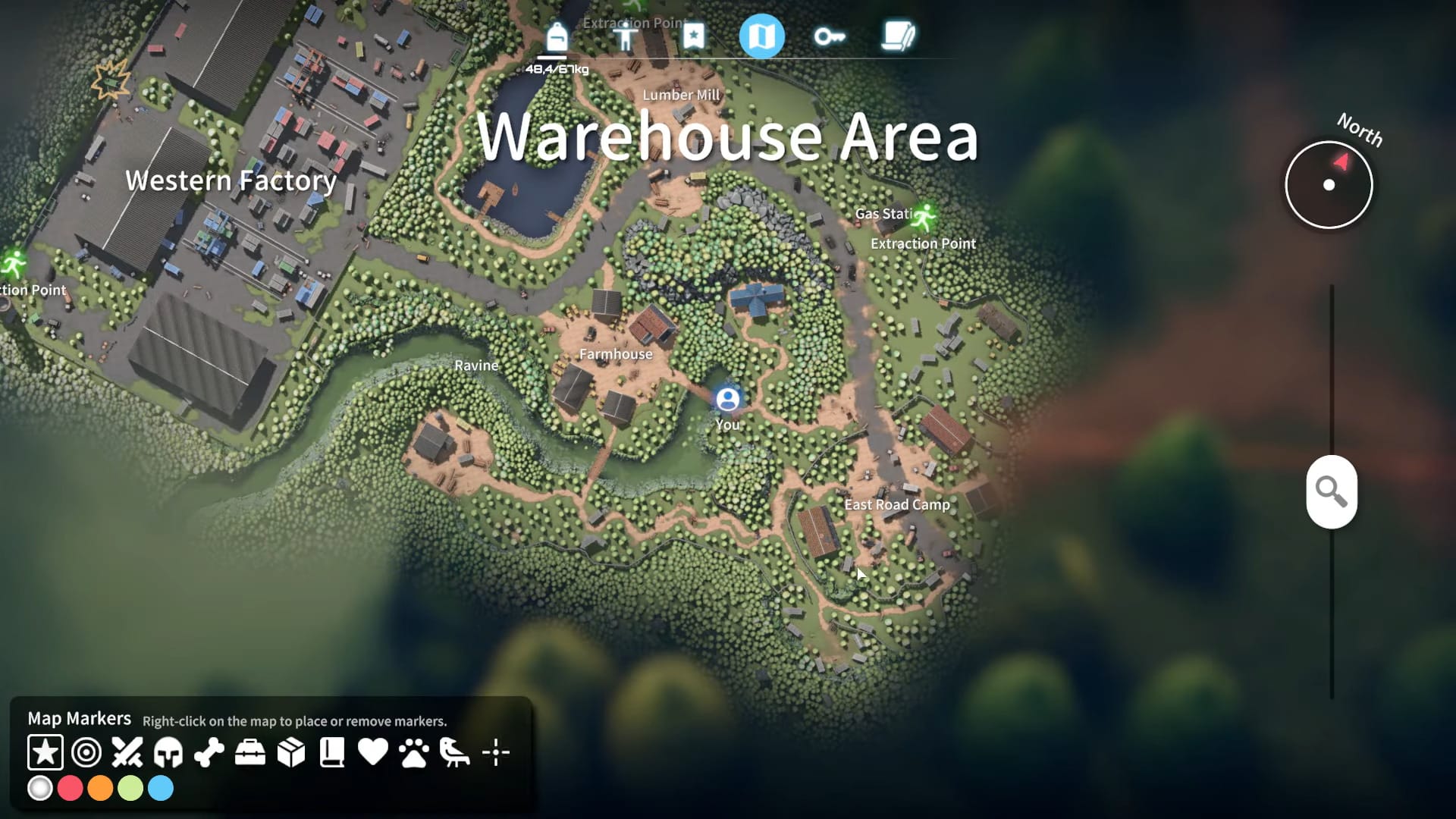Image resolution: width=1456 pixels, height=819 pixels.
Task: Choose the crate map marker icon
Action: click(291, 752)
